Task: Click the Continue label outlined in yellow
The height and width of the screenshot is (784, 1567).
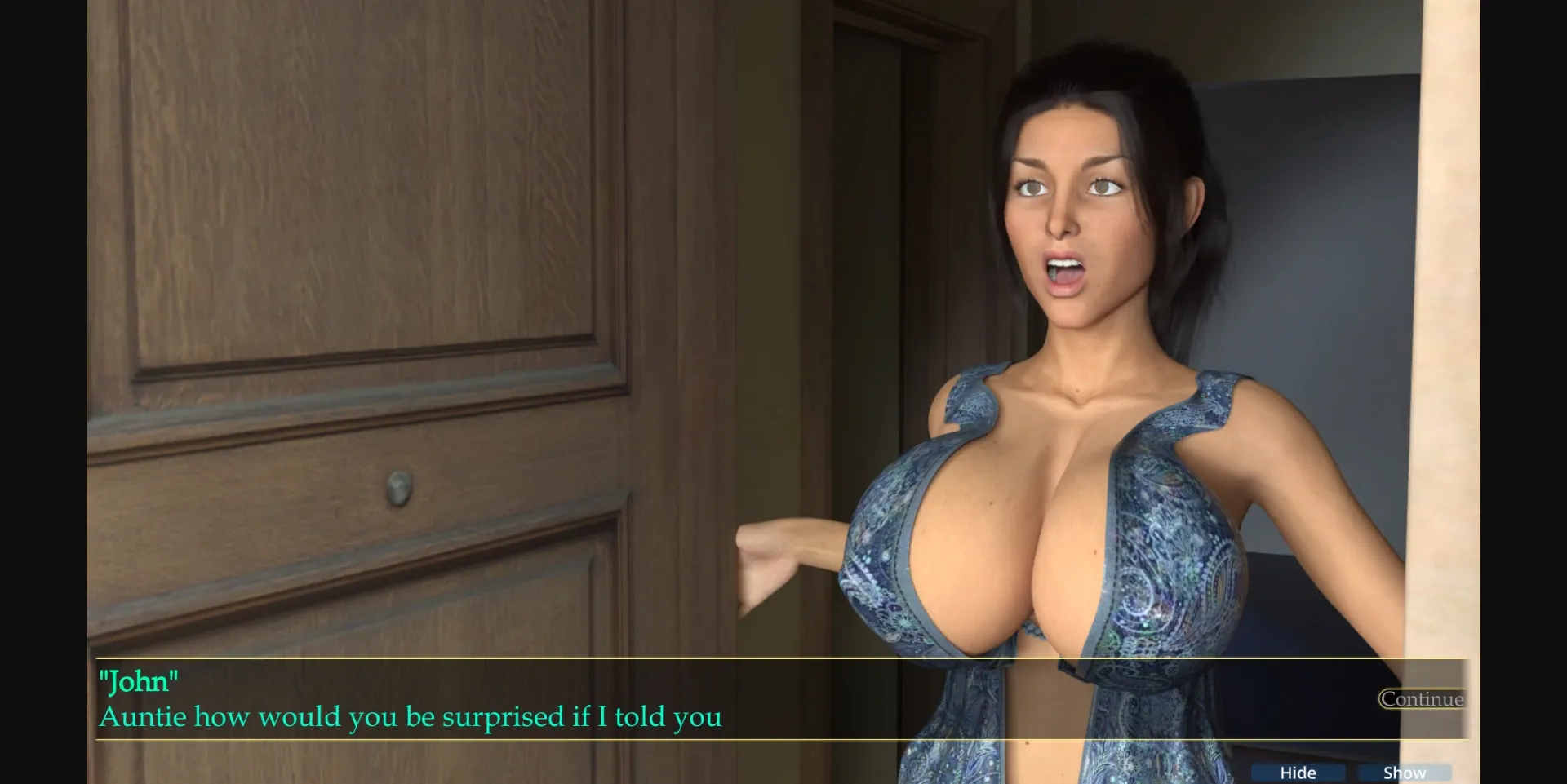Action: [1420, 699]
